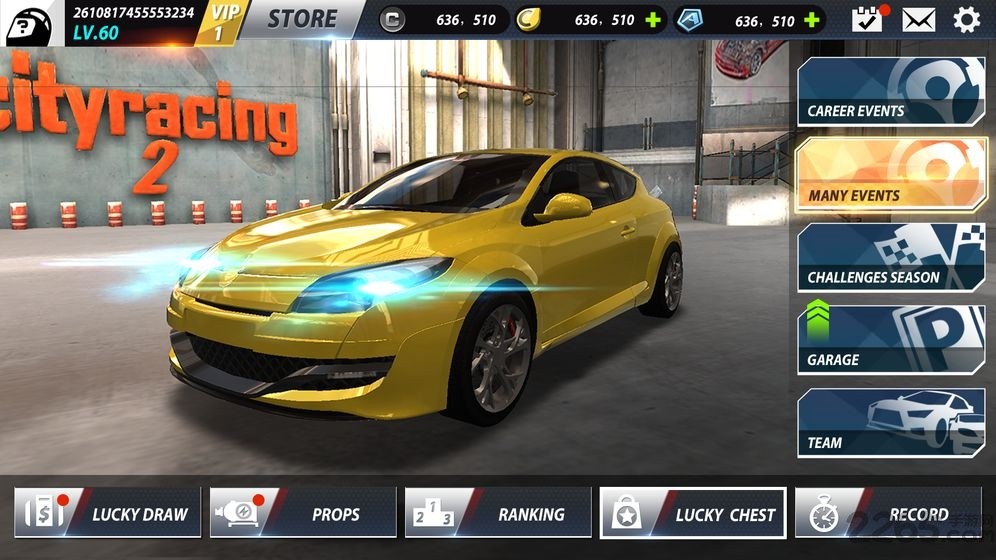Open the Team menu
Screen dimensions: 996x560
[x=891, y=423]
